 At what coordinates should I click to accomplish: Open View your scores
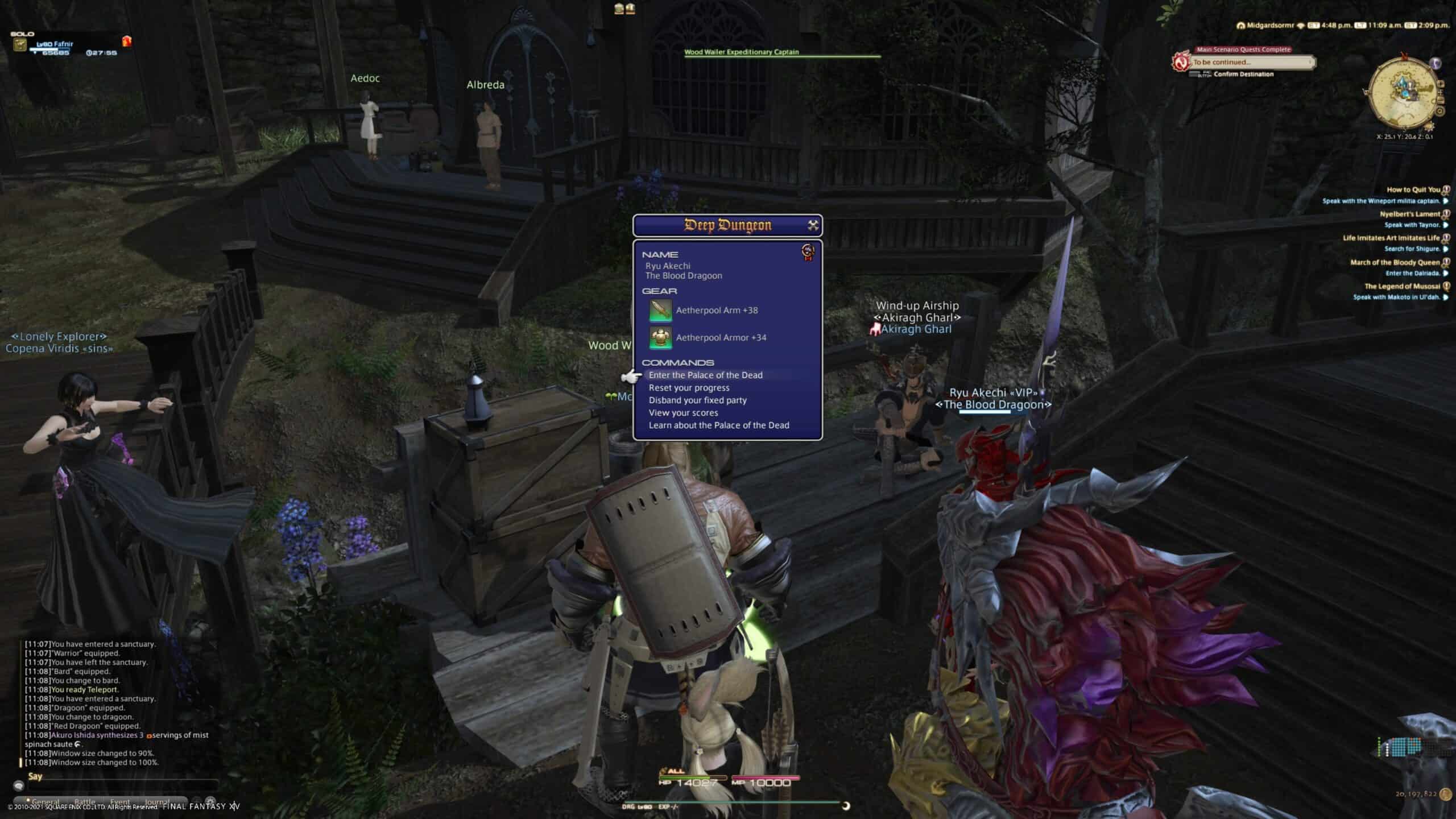tap(683, 412)
